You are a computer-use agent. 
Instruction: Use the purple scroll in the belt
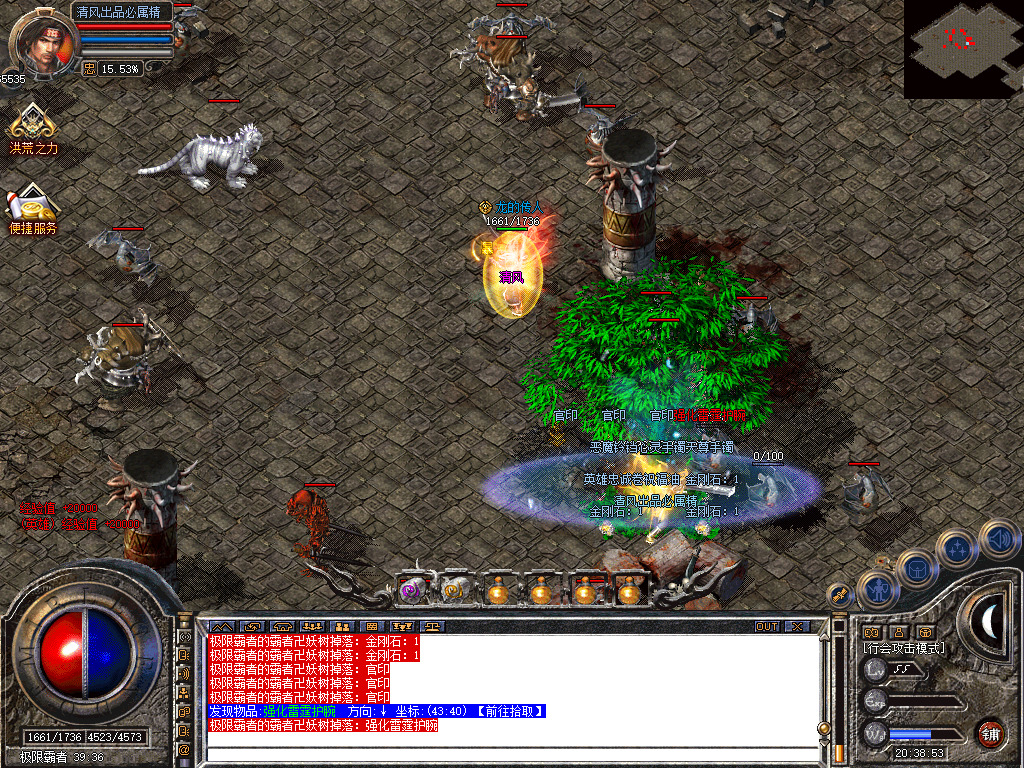(x=411, y=591)
